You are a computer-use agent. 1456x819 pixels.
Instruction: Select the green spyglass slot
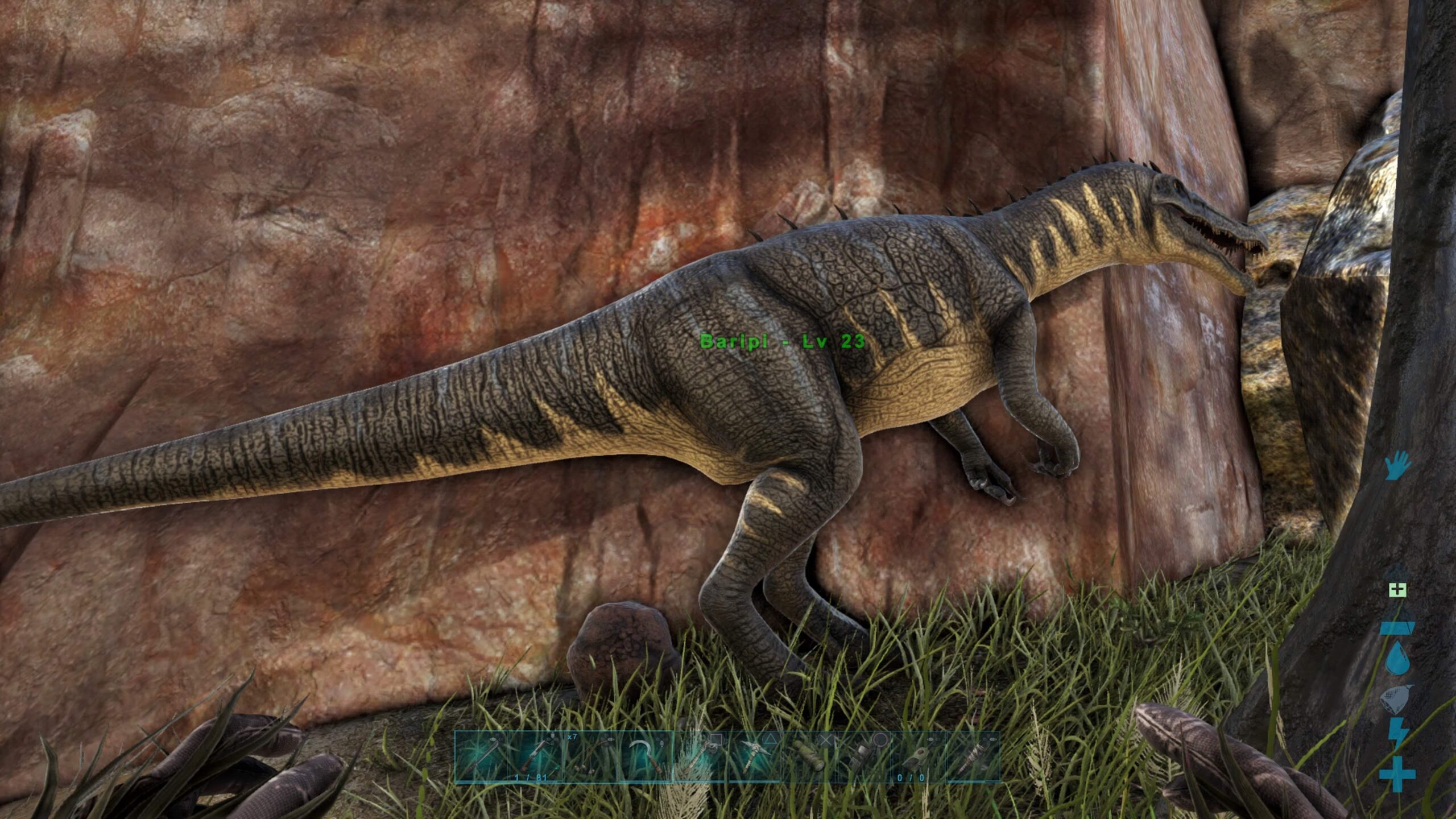point(809,756)
